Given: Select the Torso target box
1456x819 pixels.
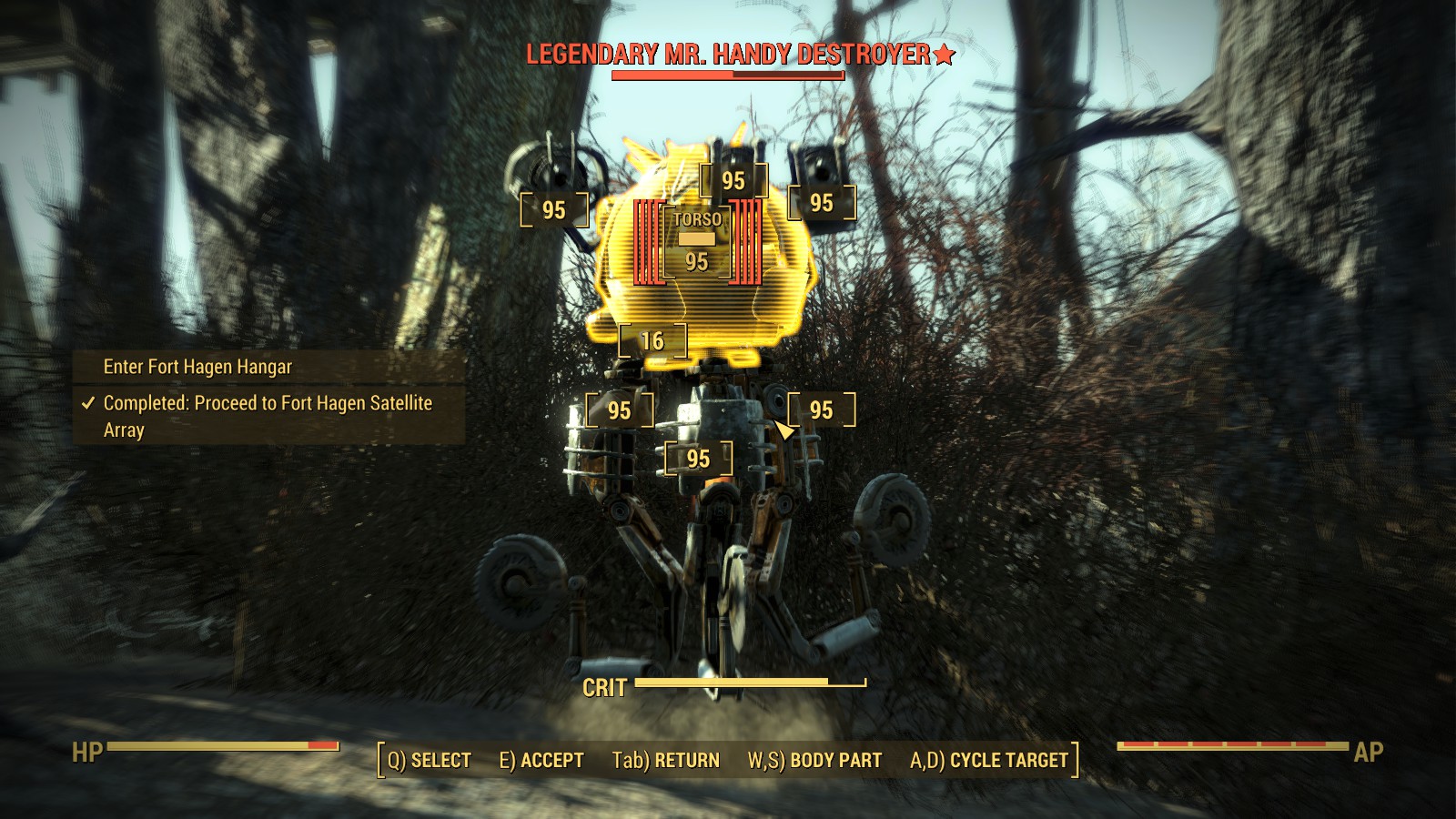Looking at the screenshot, I should point(697,242).
